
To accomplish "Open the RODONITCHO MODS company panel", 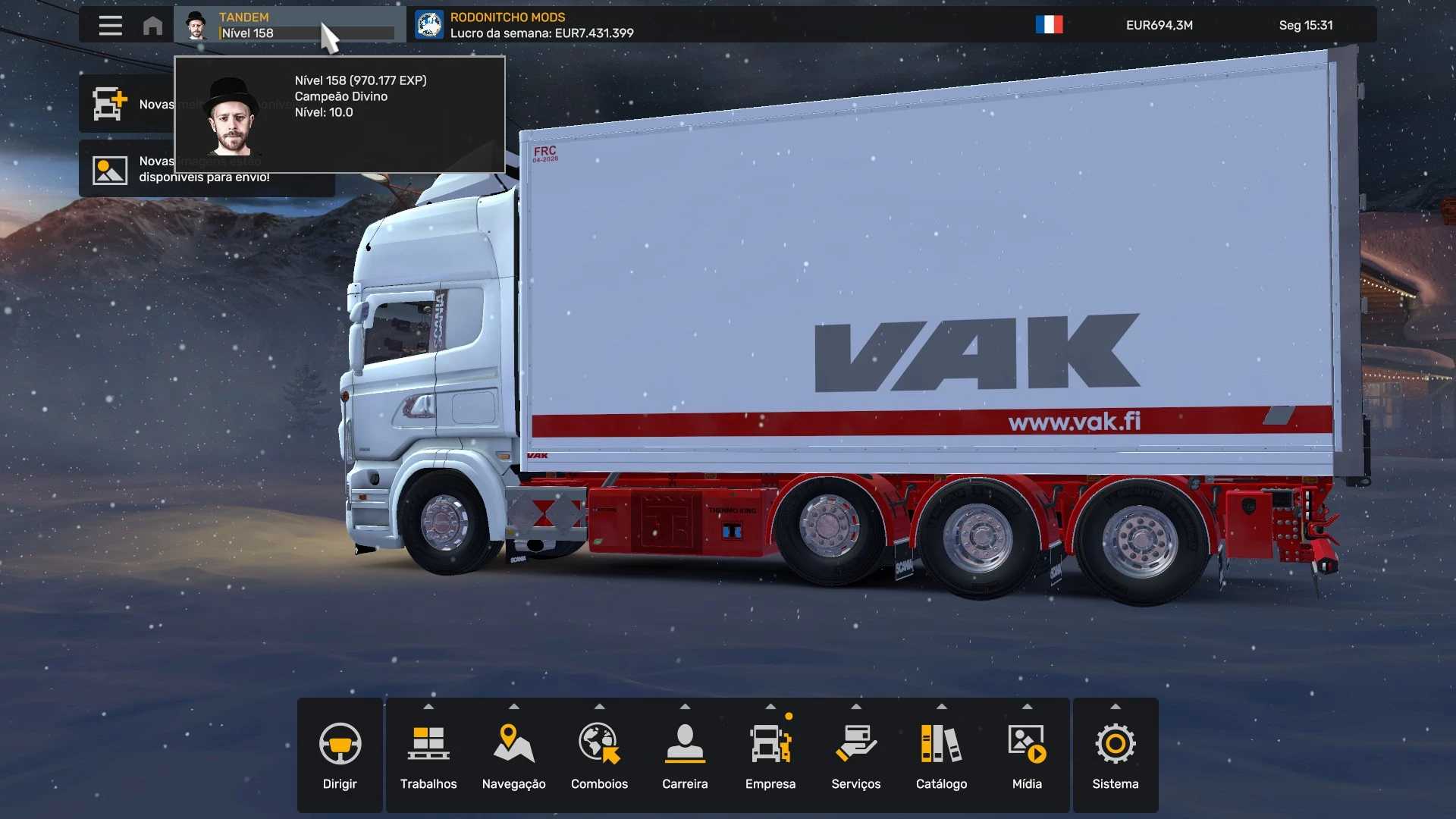I will point(524,25).
